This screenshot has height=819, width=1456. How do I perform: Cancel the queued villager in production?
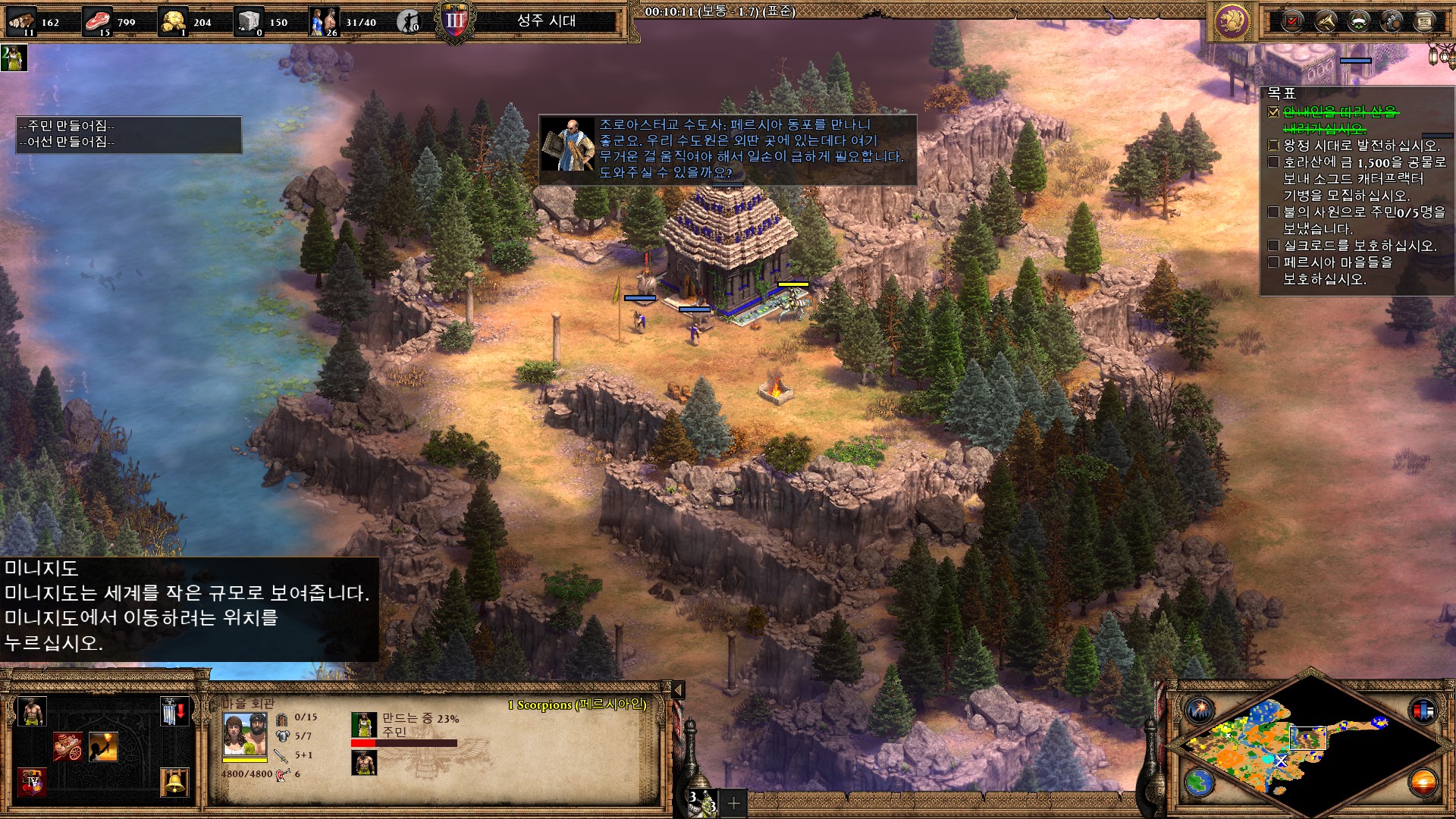tap(364, 763)
